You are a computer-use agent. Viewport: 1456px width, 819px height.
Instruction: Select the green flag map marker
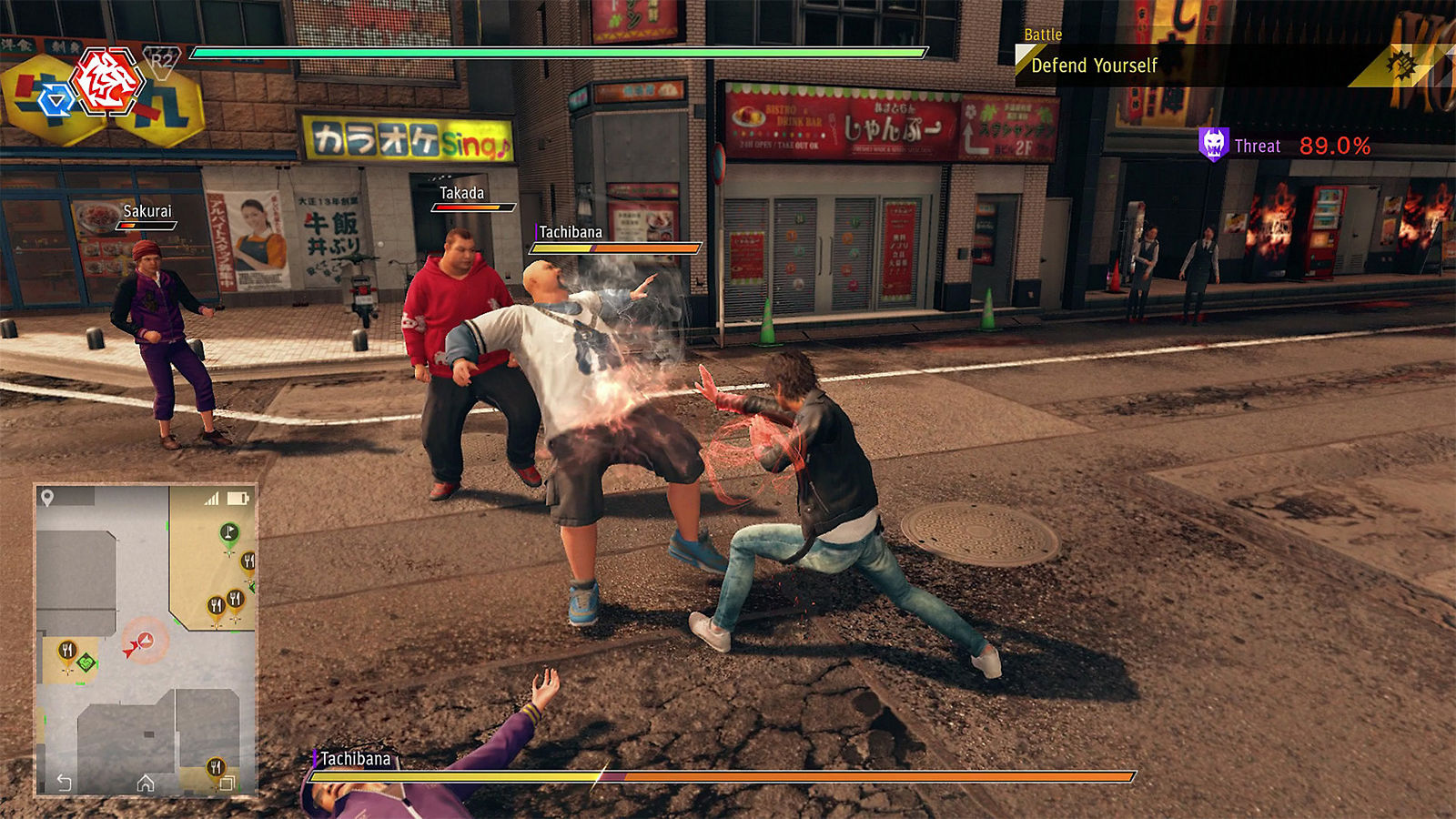(x=229, y=533)
